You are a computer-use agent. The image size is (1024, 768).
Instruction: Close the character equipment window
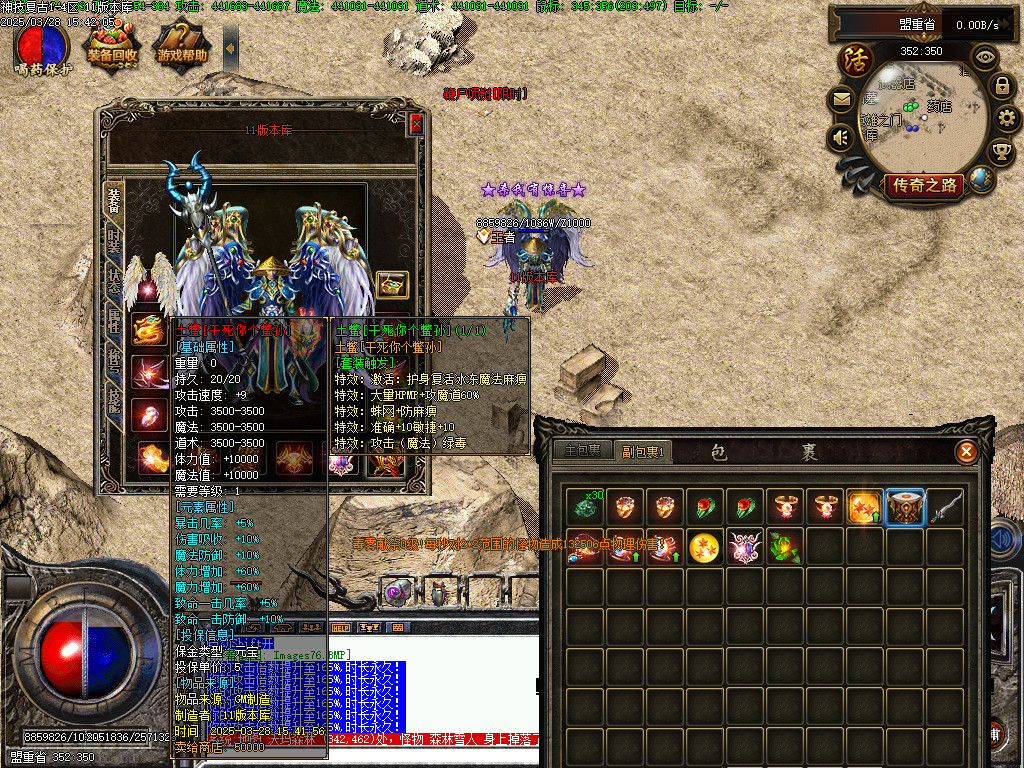416,124
